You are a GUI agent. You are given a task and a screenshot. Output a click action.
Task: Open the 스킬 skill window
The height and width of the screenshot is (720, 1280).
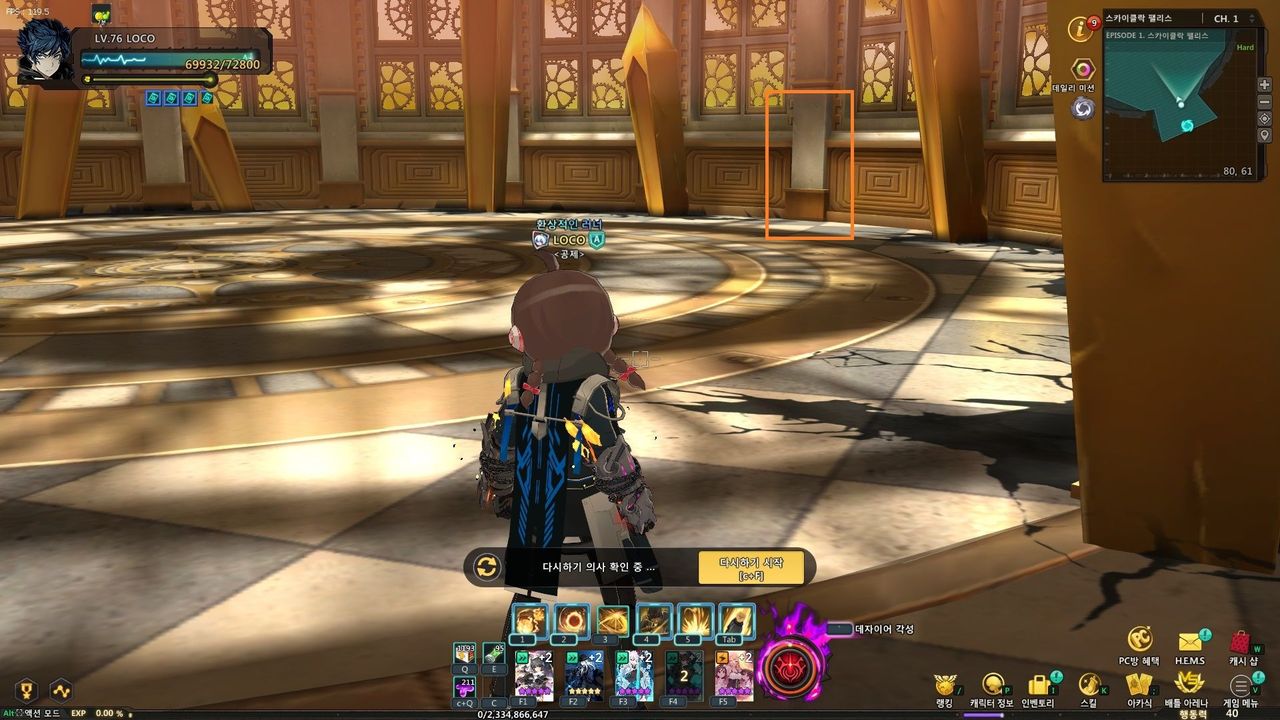[1089, 685]
